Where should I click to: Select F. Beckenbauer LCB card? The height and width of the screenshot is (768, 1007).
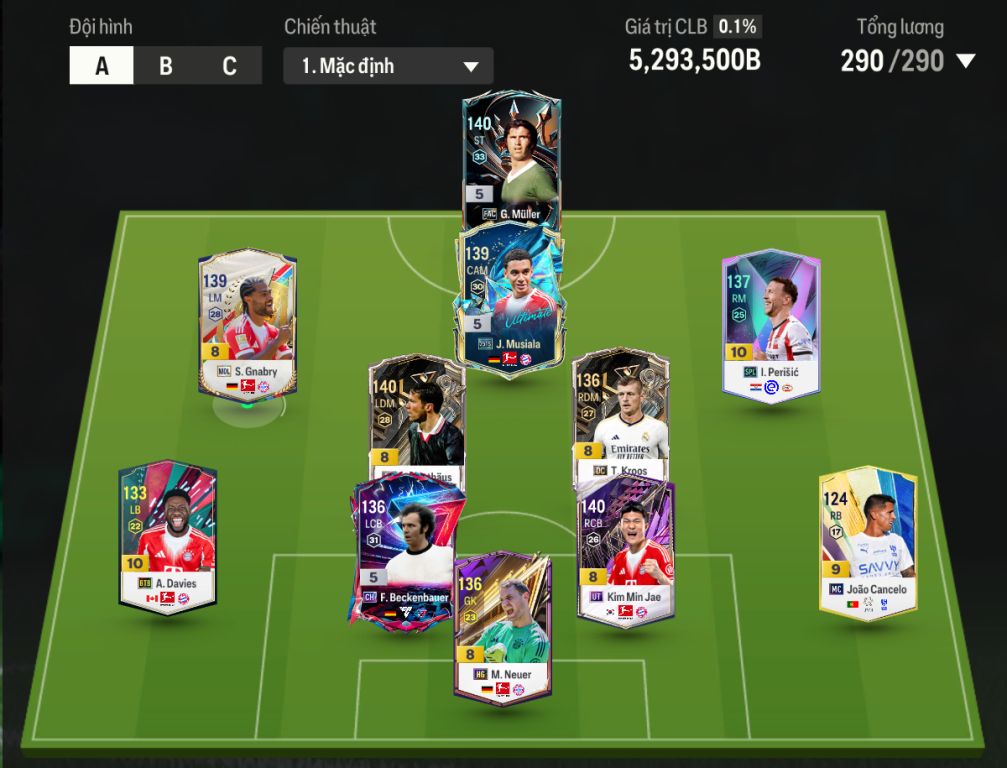(404, 550)
